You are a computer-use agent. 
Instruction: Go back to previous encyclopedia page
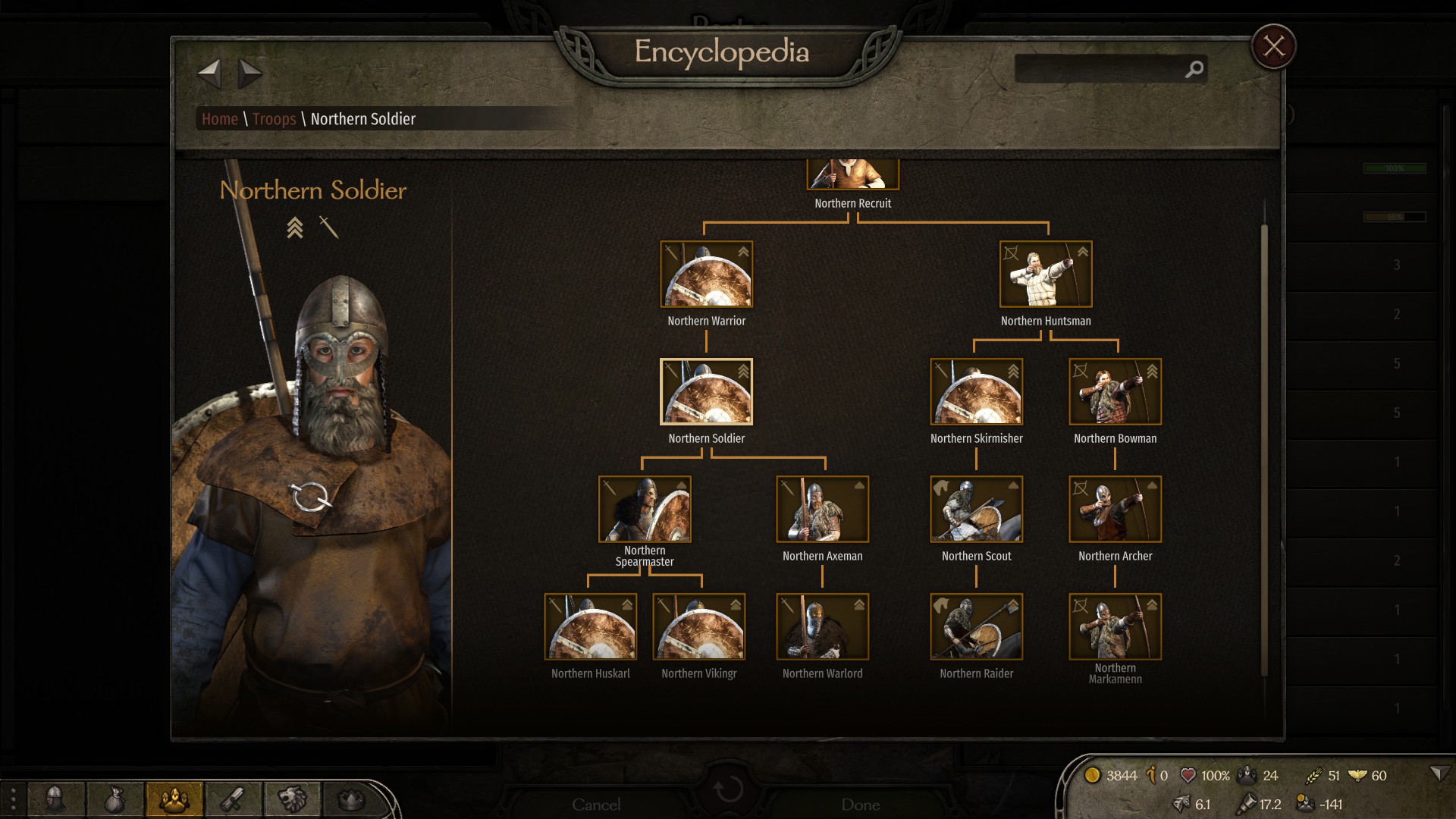tap(209, 74)
